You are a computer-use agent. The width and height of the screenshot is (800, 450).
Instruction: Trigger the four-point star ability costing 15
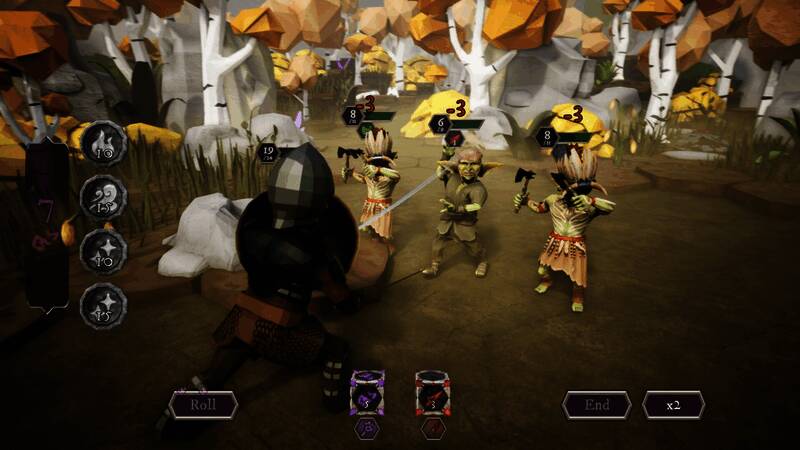[103, 303]
